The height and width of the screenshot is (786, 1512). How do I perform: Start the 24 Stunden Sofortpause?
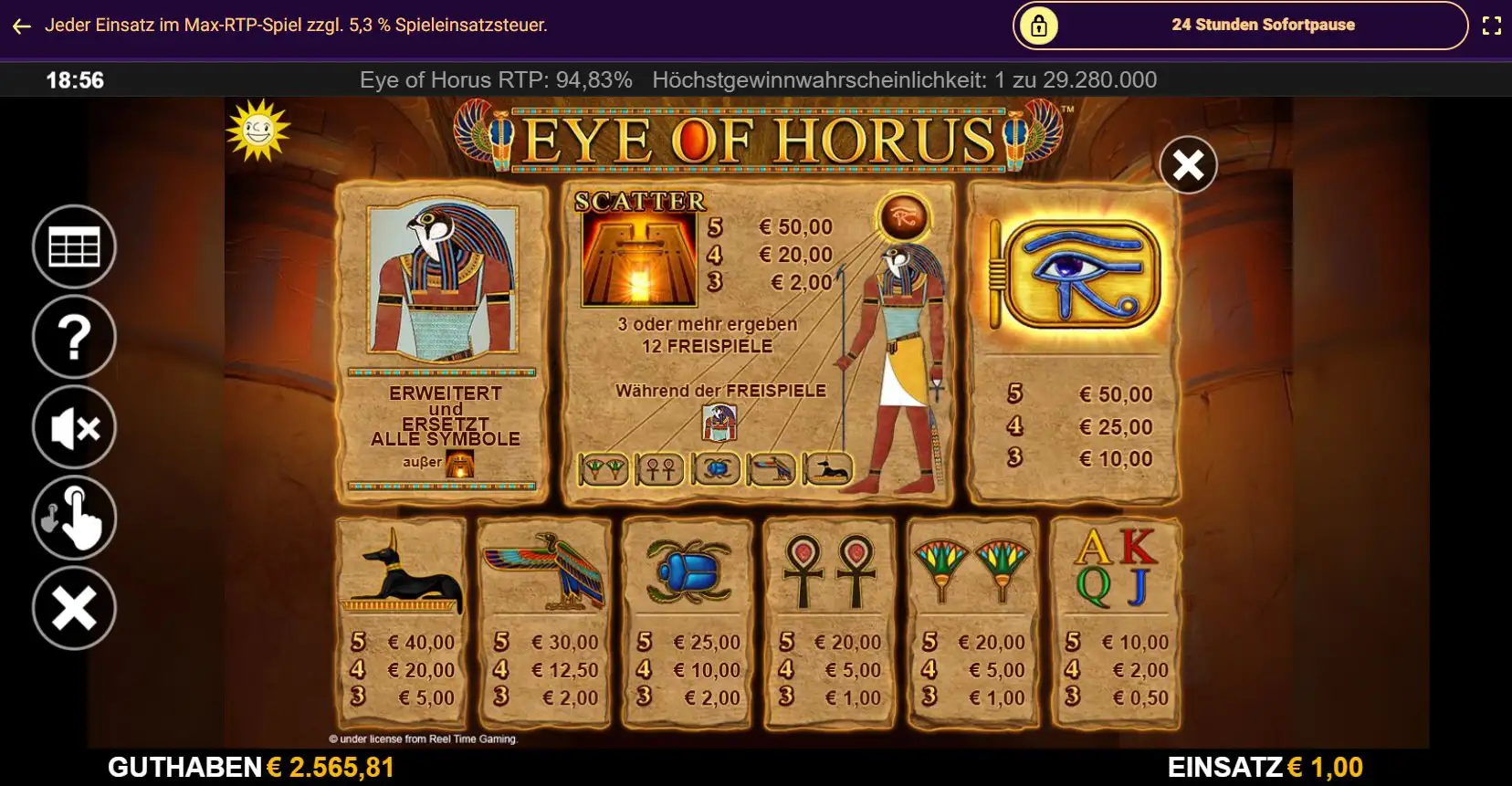pyautogui.click(x=1239, y=26)
